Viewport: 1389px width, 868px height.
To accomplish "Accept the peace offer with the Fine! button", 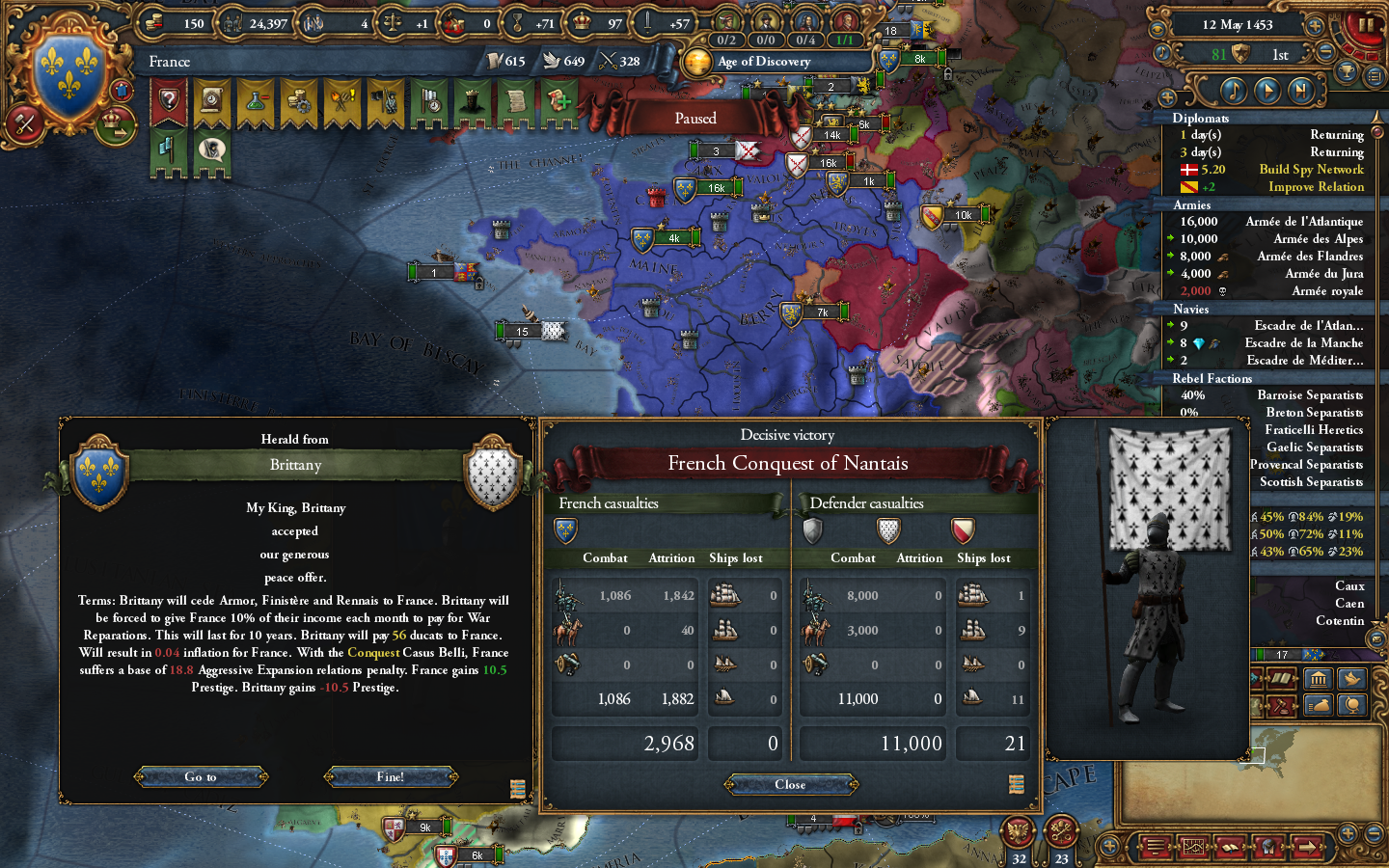I will (x=391, y=776).
